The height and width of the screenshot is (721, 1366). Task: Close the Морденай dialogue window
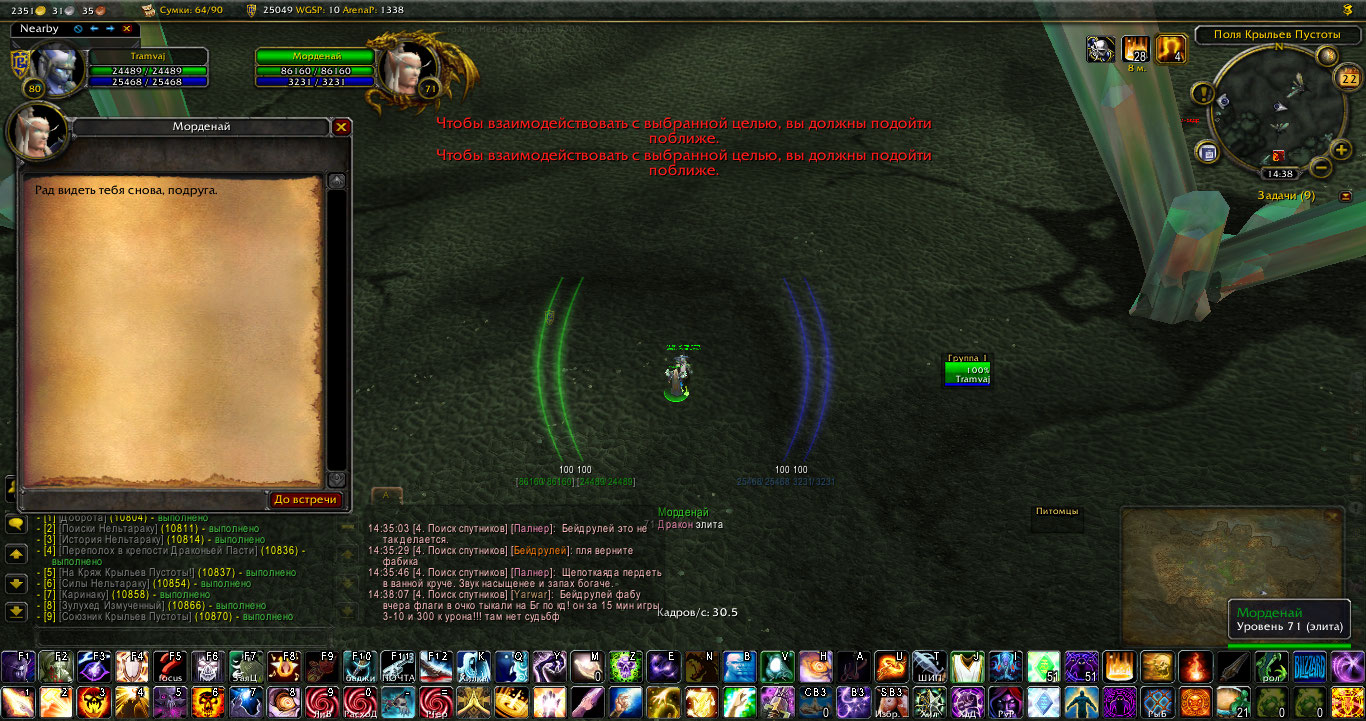pos(341,127)
